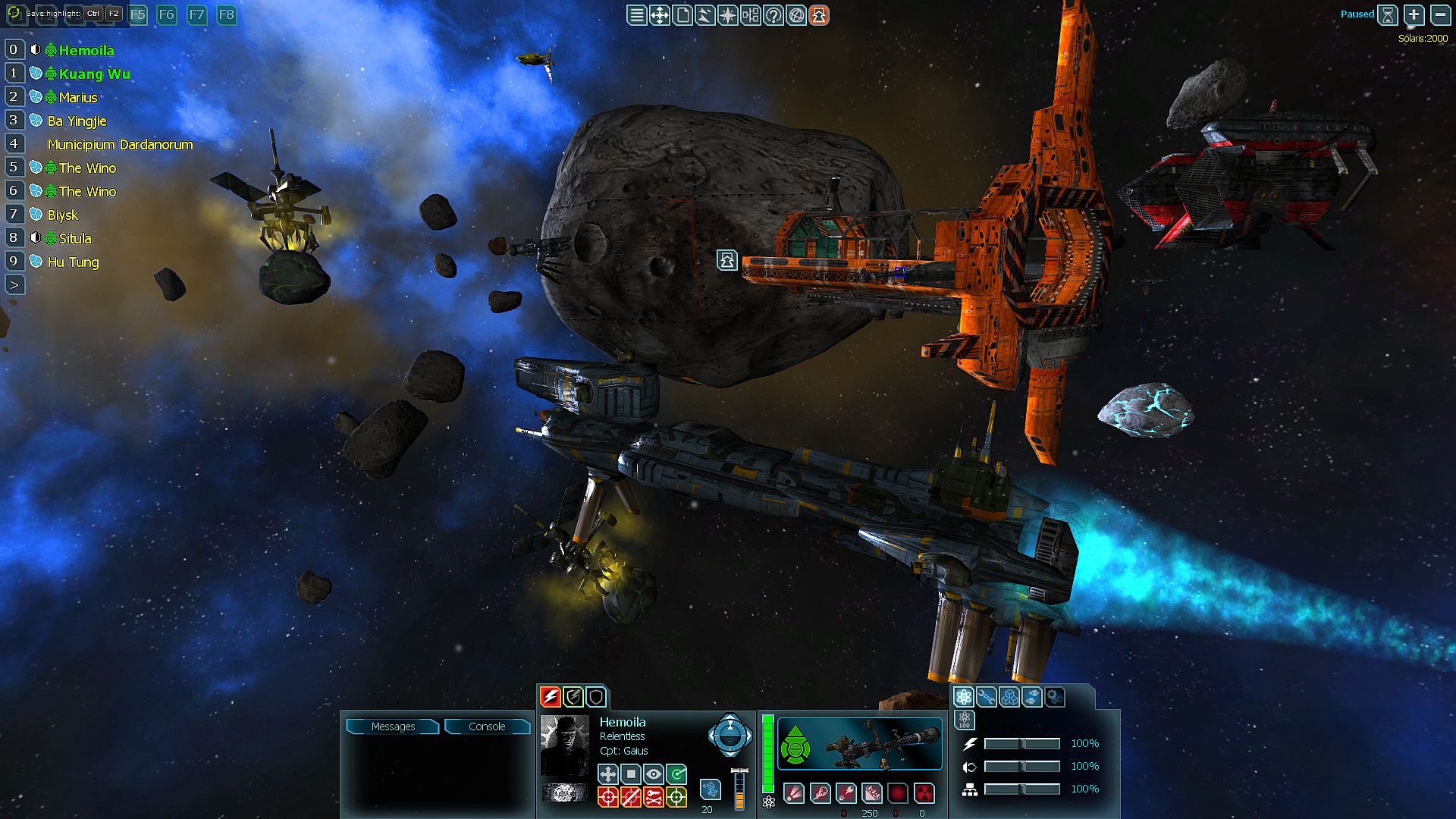
Task: Select Hu Tung in the fleet list
Action: point(73,262)
